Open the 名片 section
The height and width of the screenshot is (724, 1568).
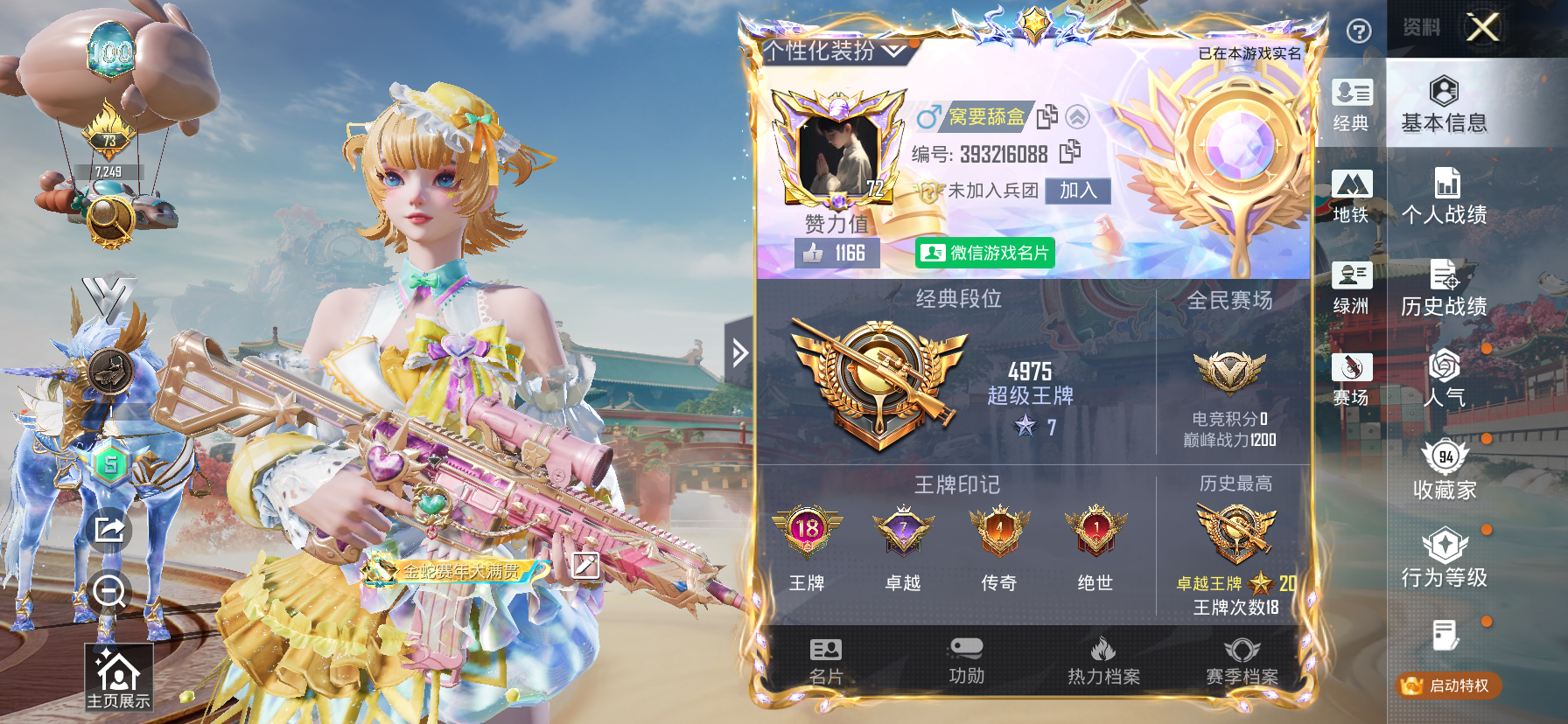tap(826, 661)
